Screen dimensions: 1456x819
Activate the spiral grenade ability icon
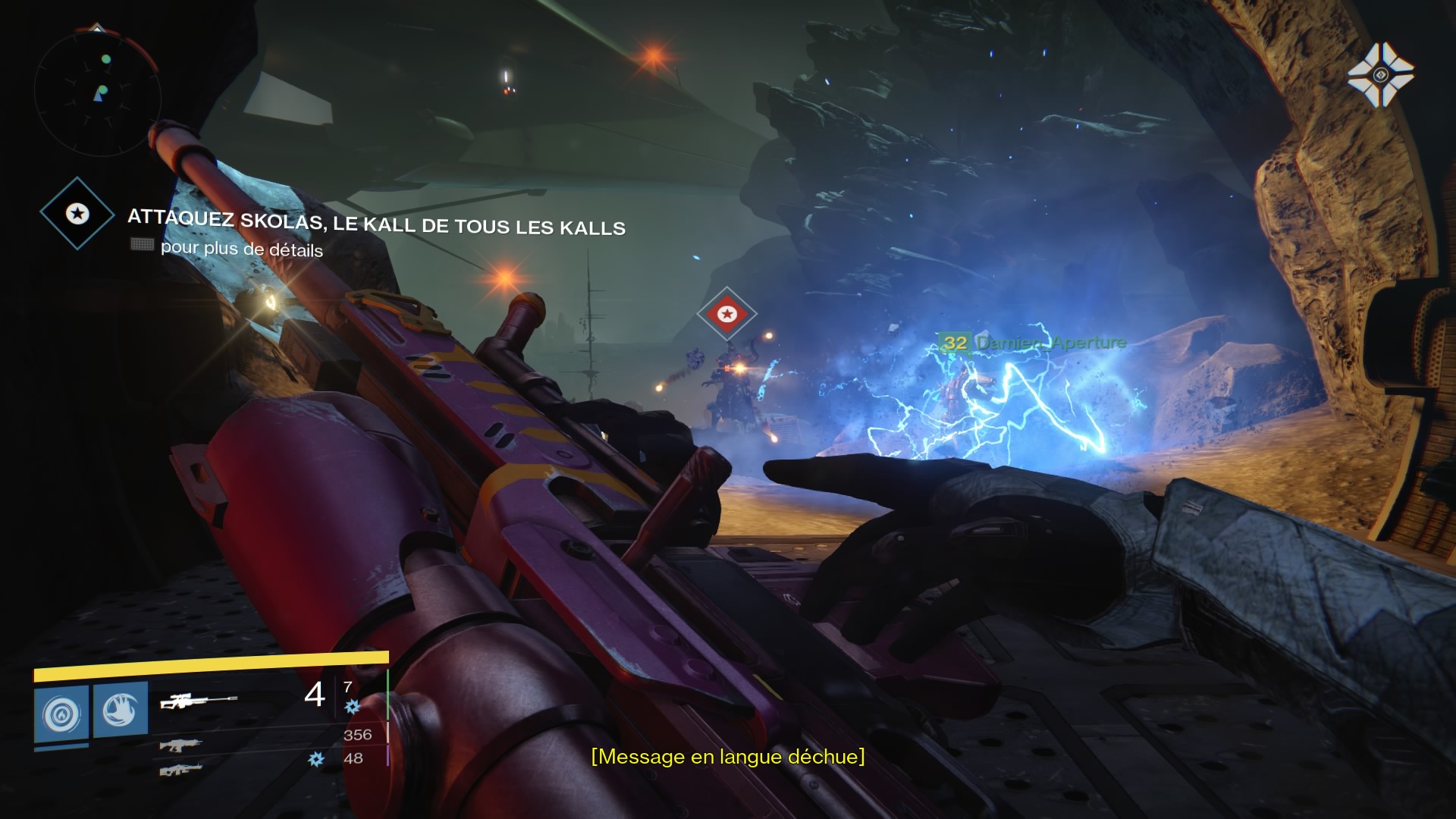[61, 714]
